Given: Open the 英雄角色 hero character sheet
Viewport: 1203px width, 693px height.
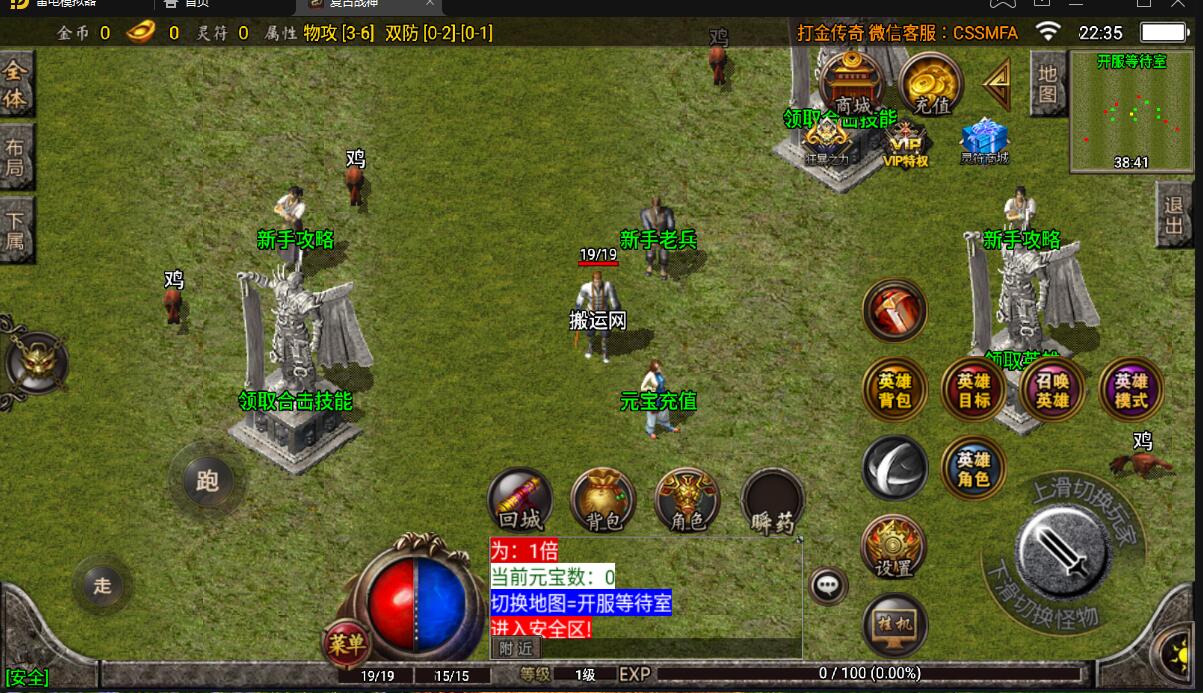Looking at the screenshot, I should point(973,469).
